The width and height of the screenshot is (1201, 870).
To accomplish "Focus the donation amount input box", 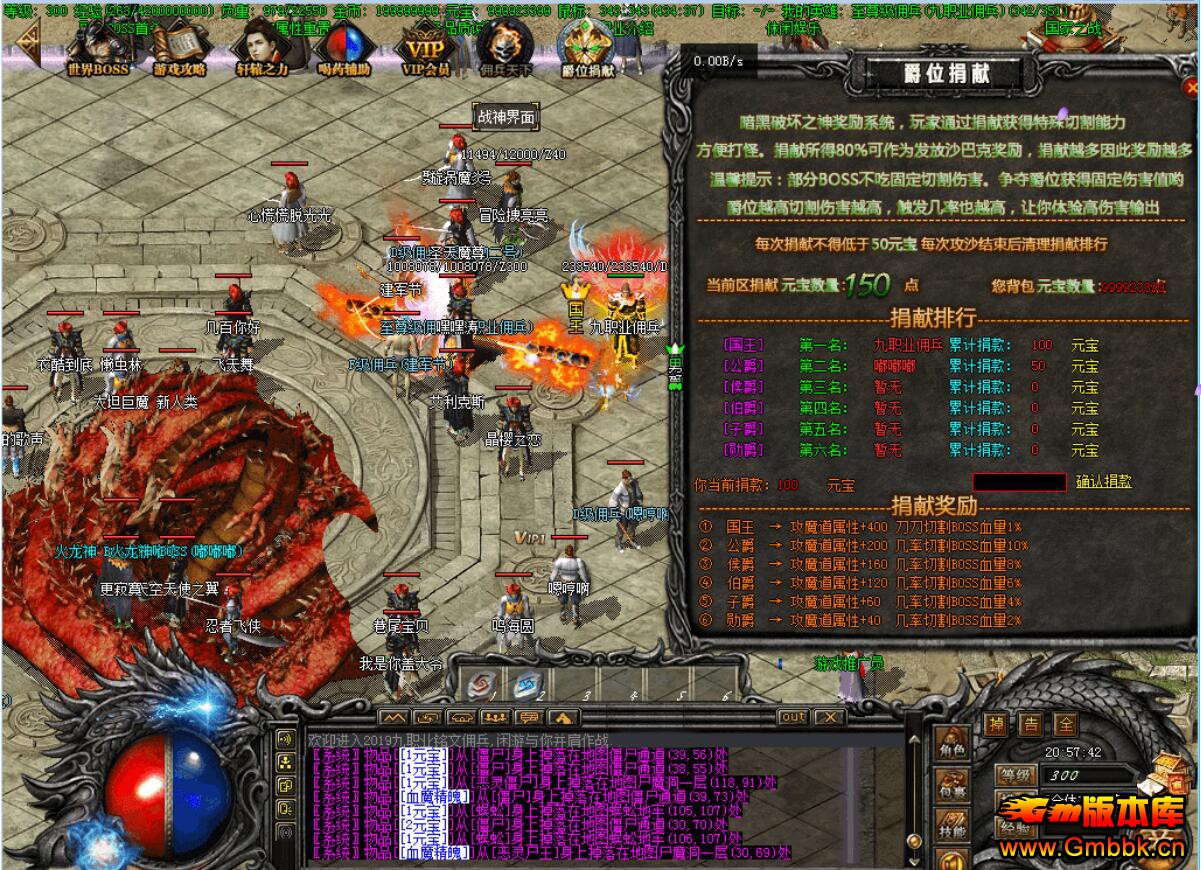I will [1019, 482].
